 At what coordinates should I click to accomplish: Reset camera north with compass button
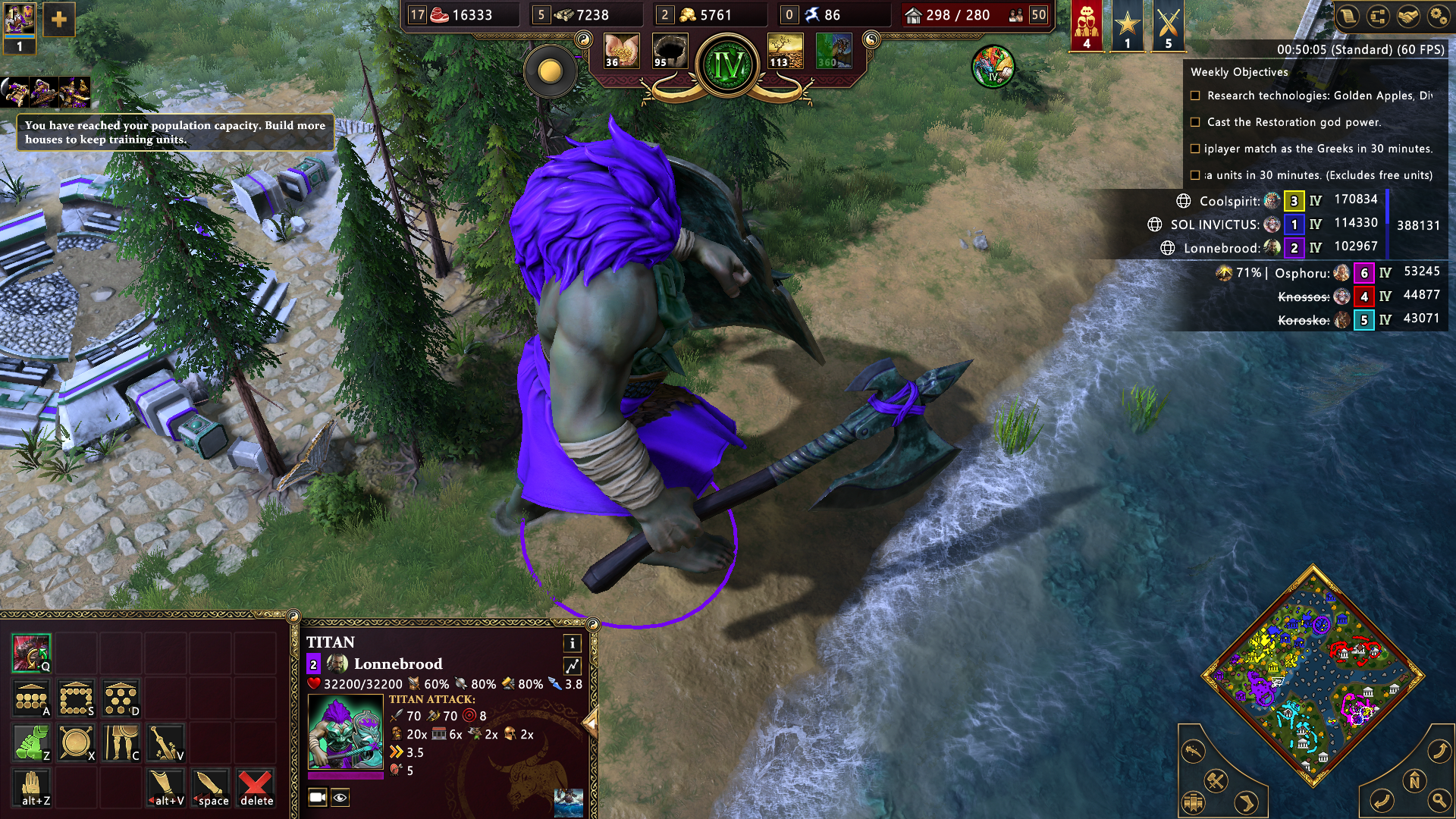[1414, 780]
